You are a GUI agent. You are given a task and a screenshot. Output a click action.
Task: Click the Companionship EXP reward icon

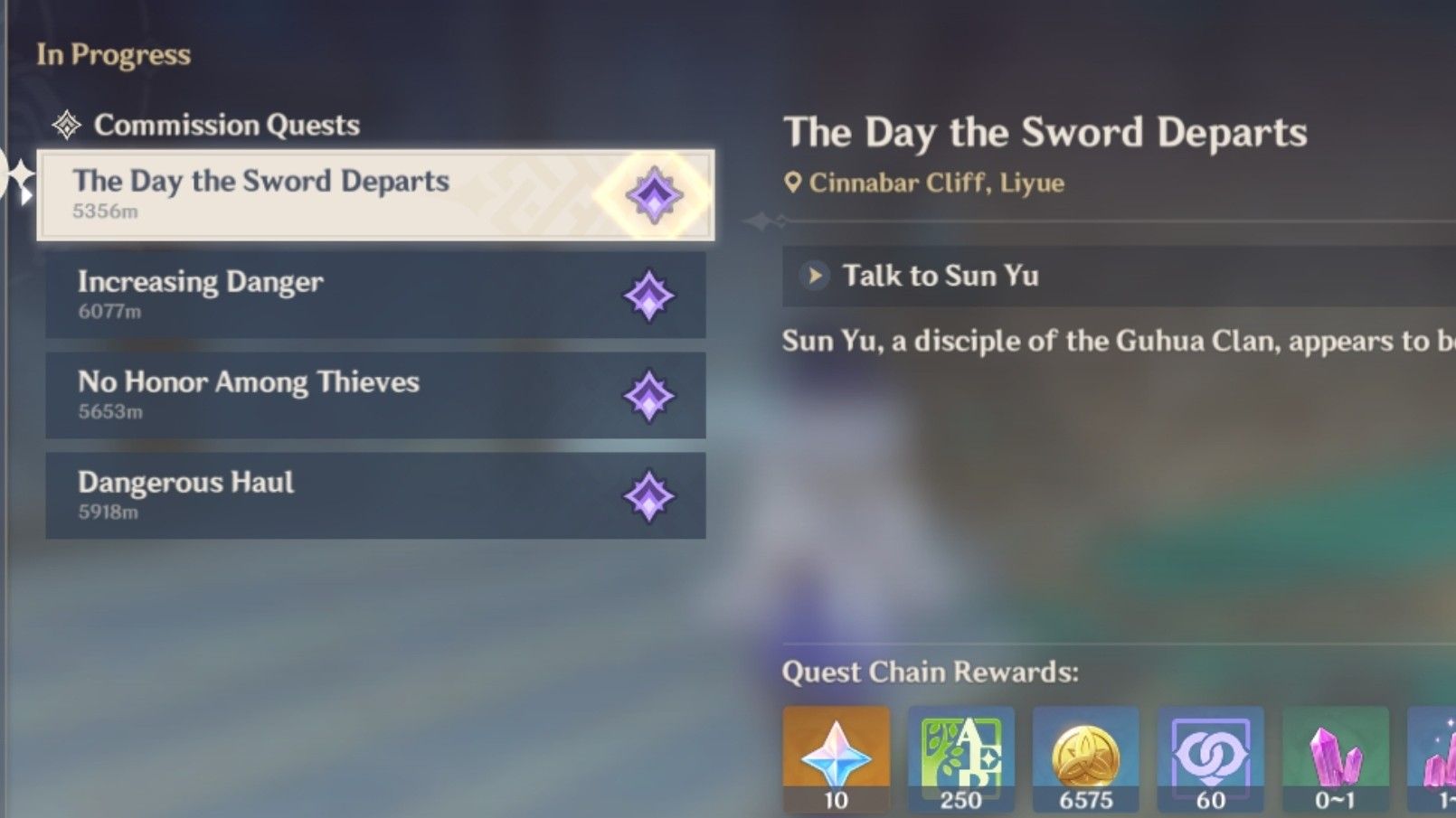1211,757
